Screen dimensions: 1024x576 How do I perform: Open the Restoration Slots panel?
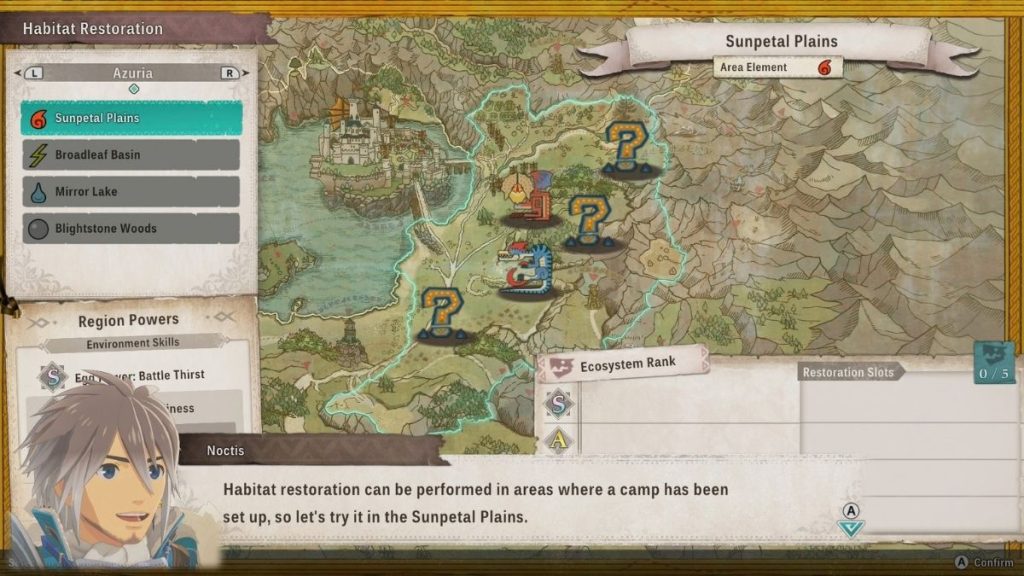point(850,372)
